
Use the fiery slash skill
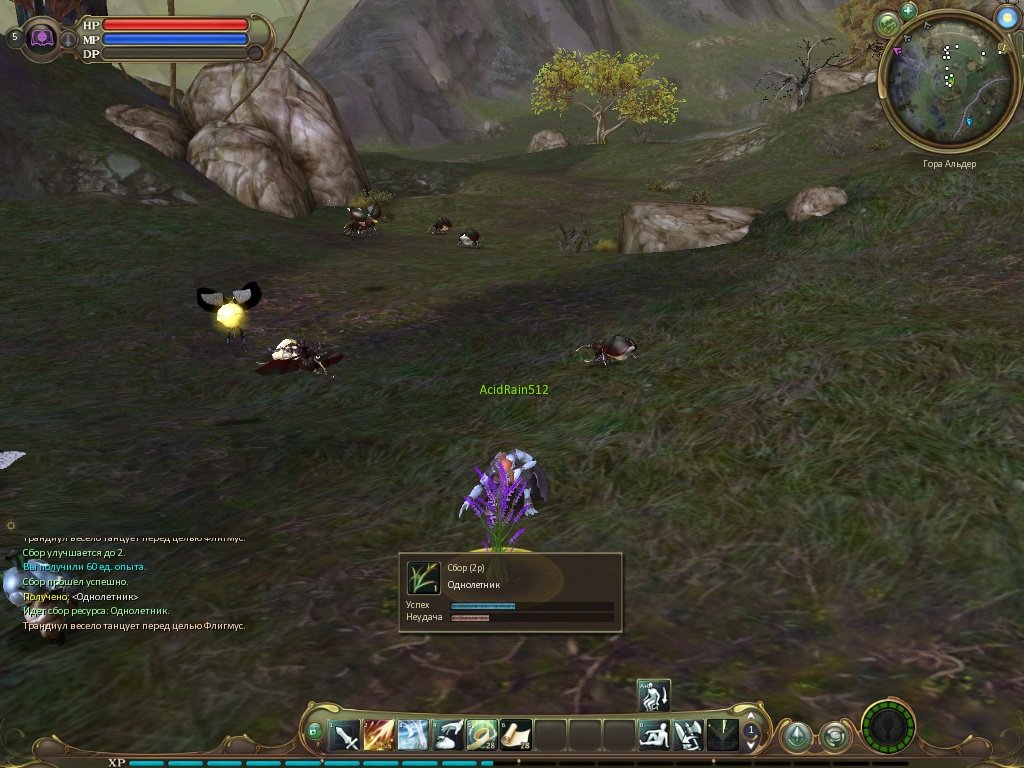[379, 736]
